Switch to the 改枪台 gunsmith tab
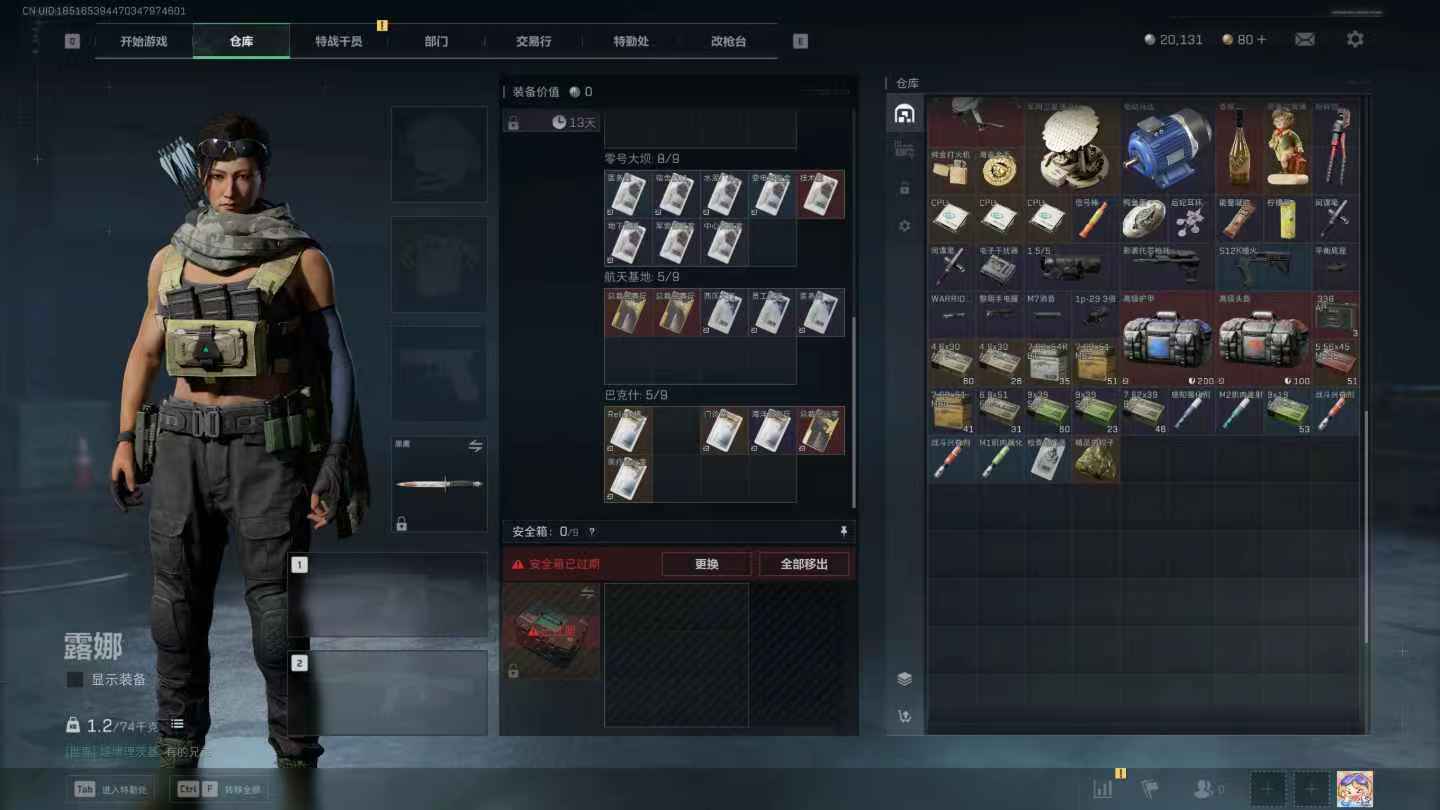Image resolution: width=1440 pixels, height=810 pixels. 728,41
